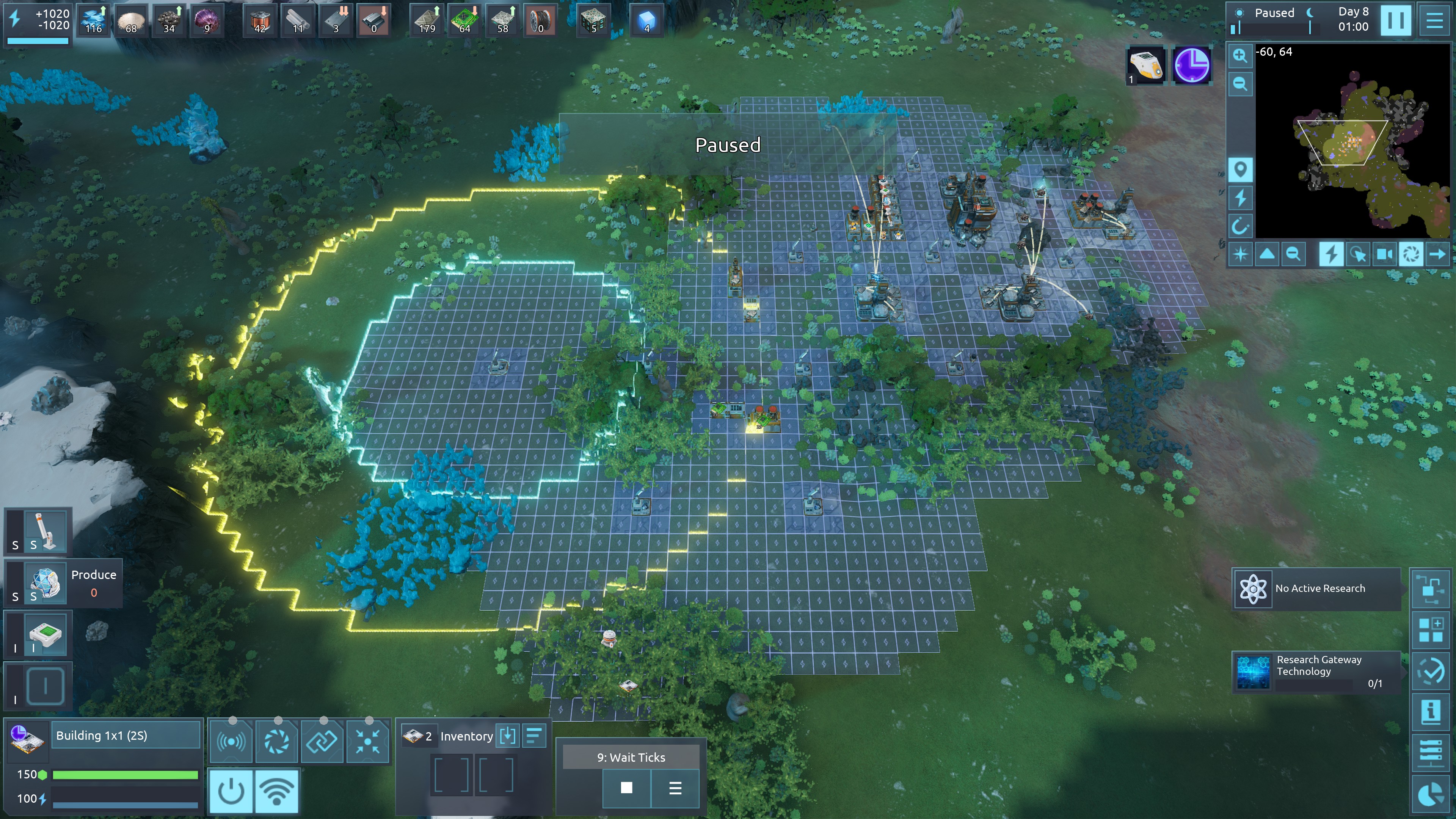The width and height of the screenshot is (1456, 819).
Task: Stop the Wait Ticks program
Action: 626,788
